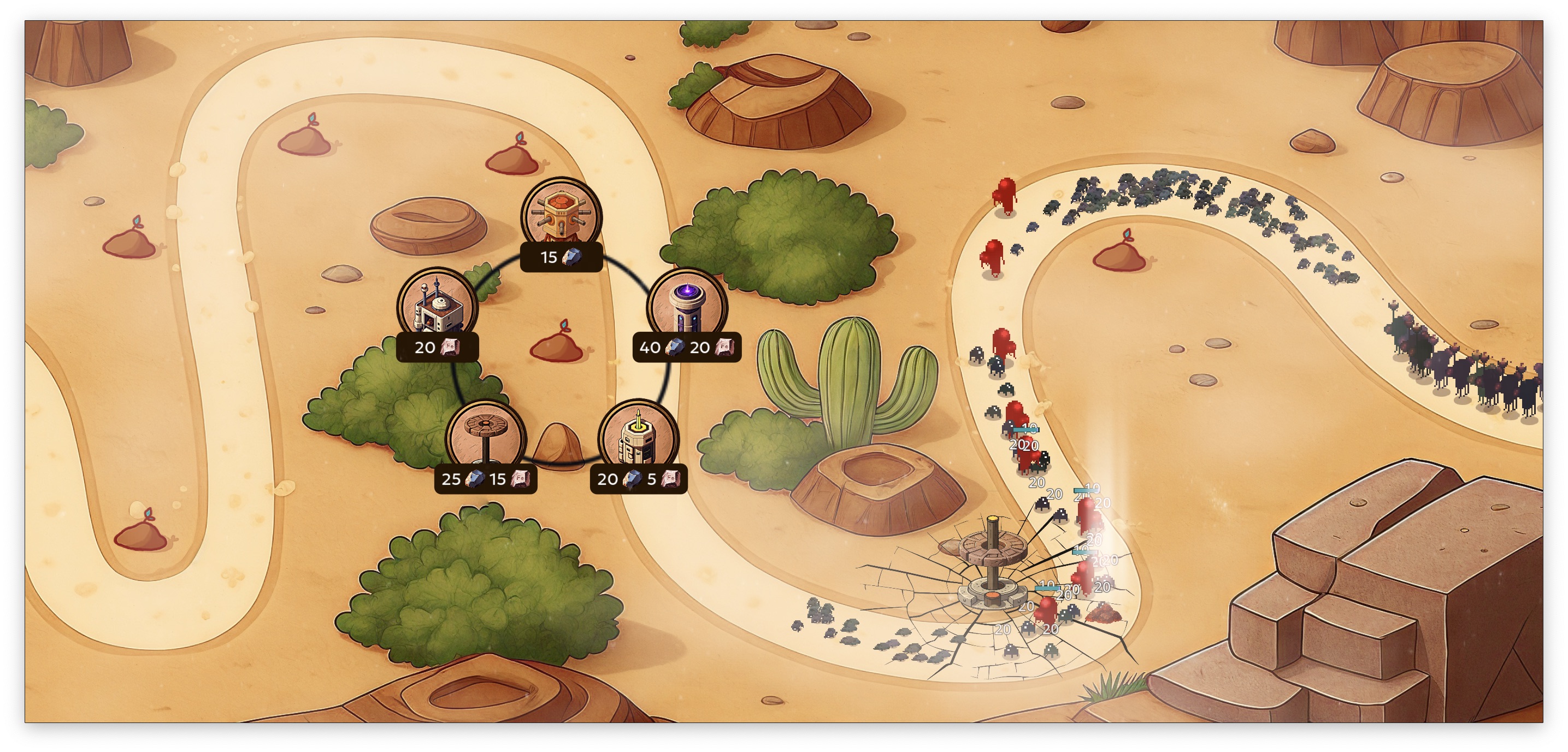Click the Fe icon next to the 5 cost

pyautogui.click(x=671, y=480)
